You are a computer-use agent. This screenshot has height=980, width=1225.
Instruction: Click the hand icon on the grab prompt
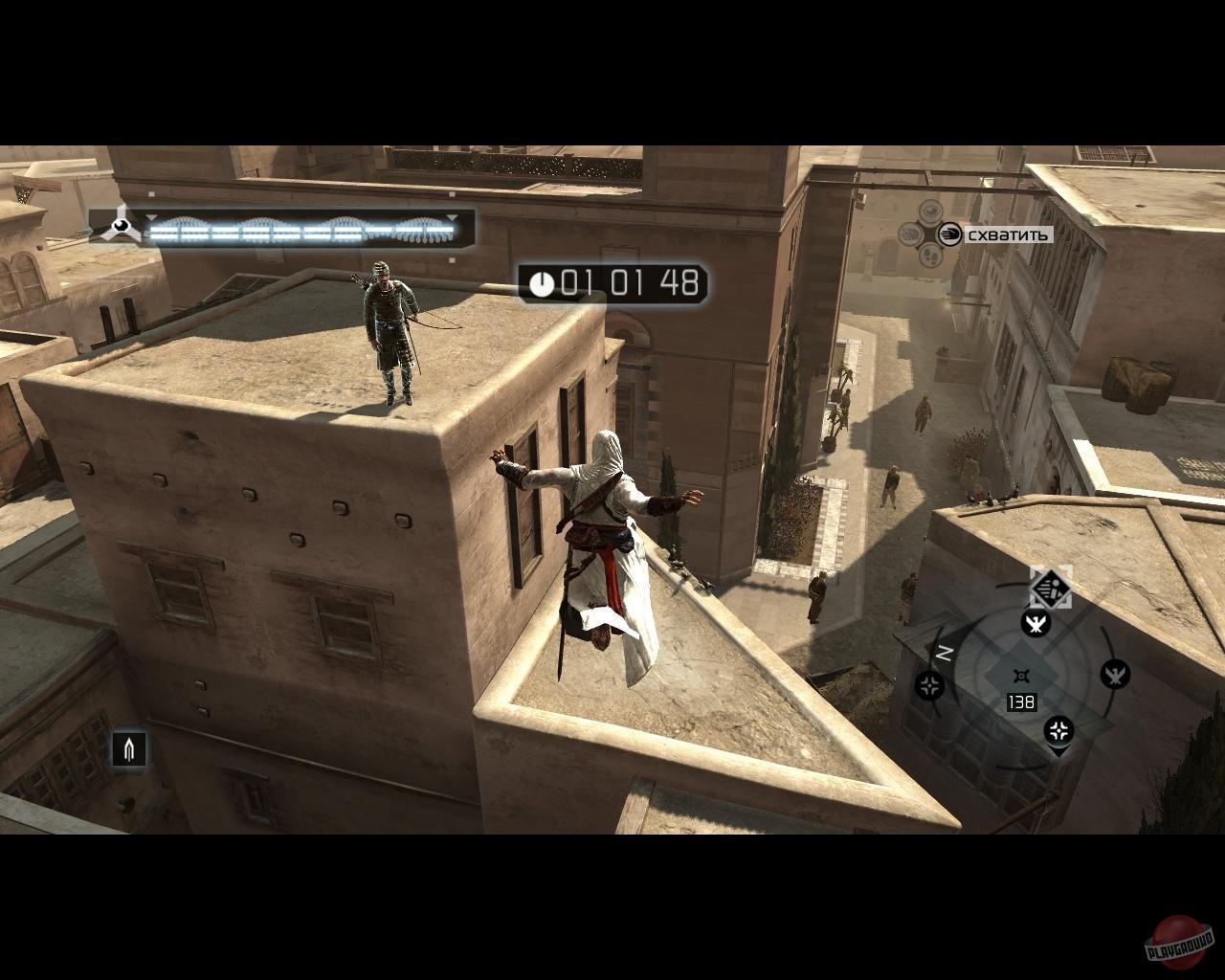(950, 234)
